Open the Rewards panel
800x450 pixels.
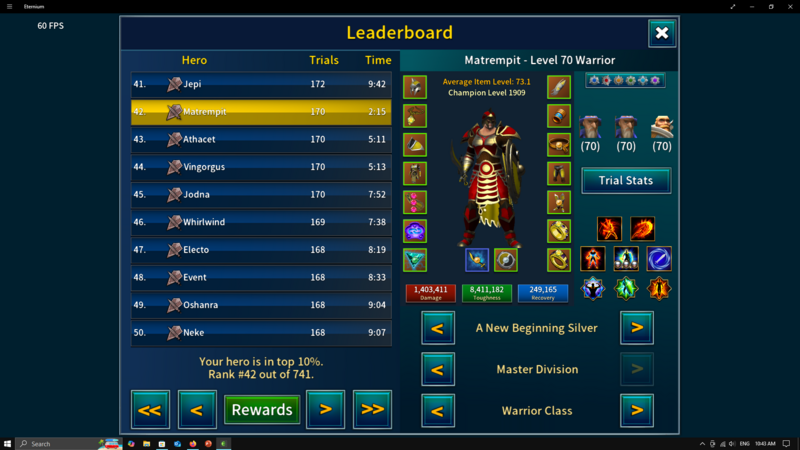click(261, 409)
